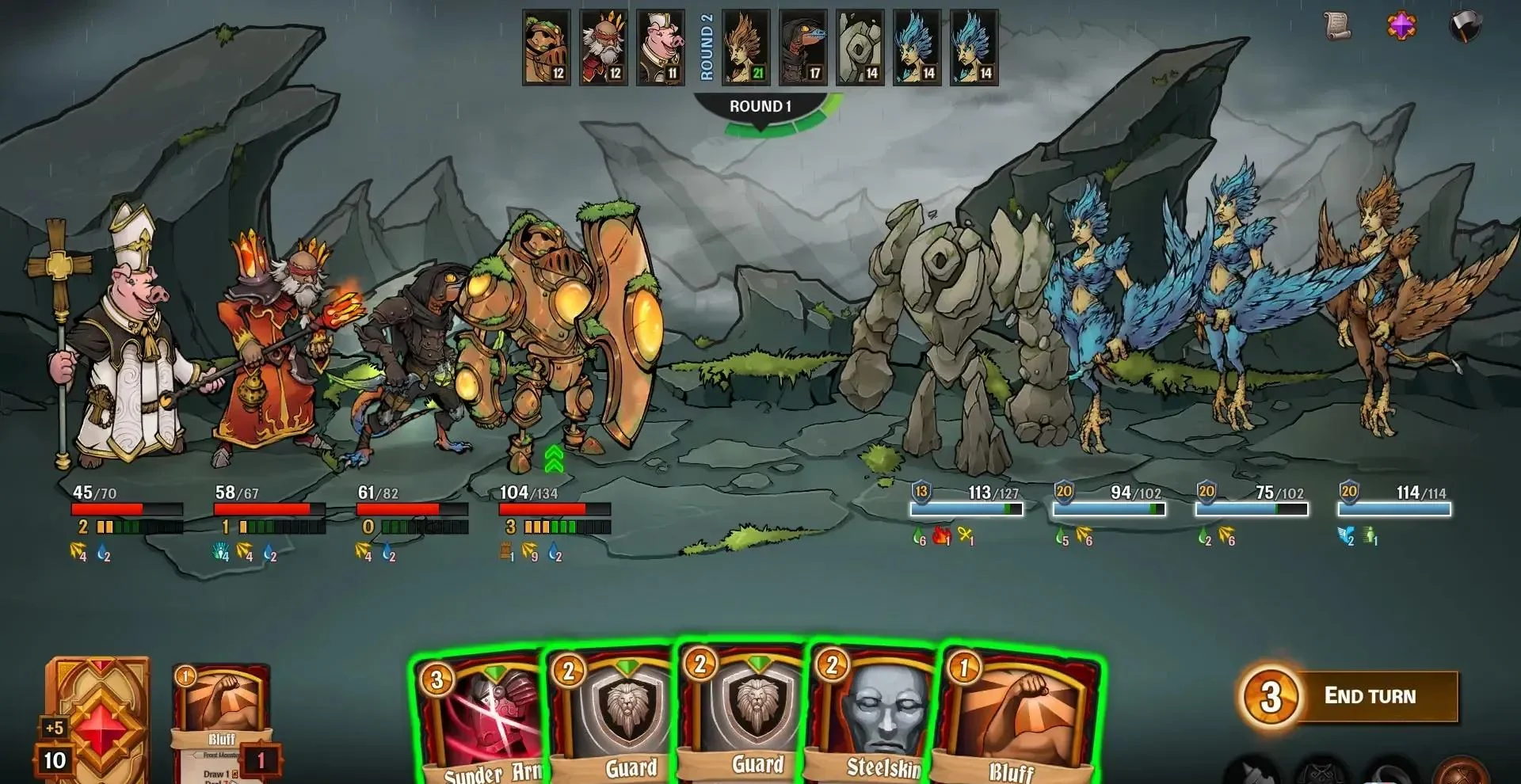Click the bronze round orb icon

tap(1462, 772)
